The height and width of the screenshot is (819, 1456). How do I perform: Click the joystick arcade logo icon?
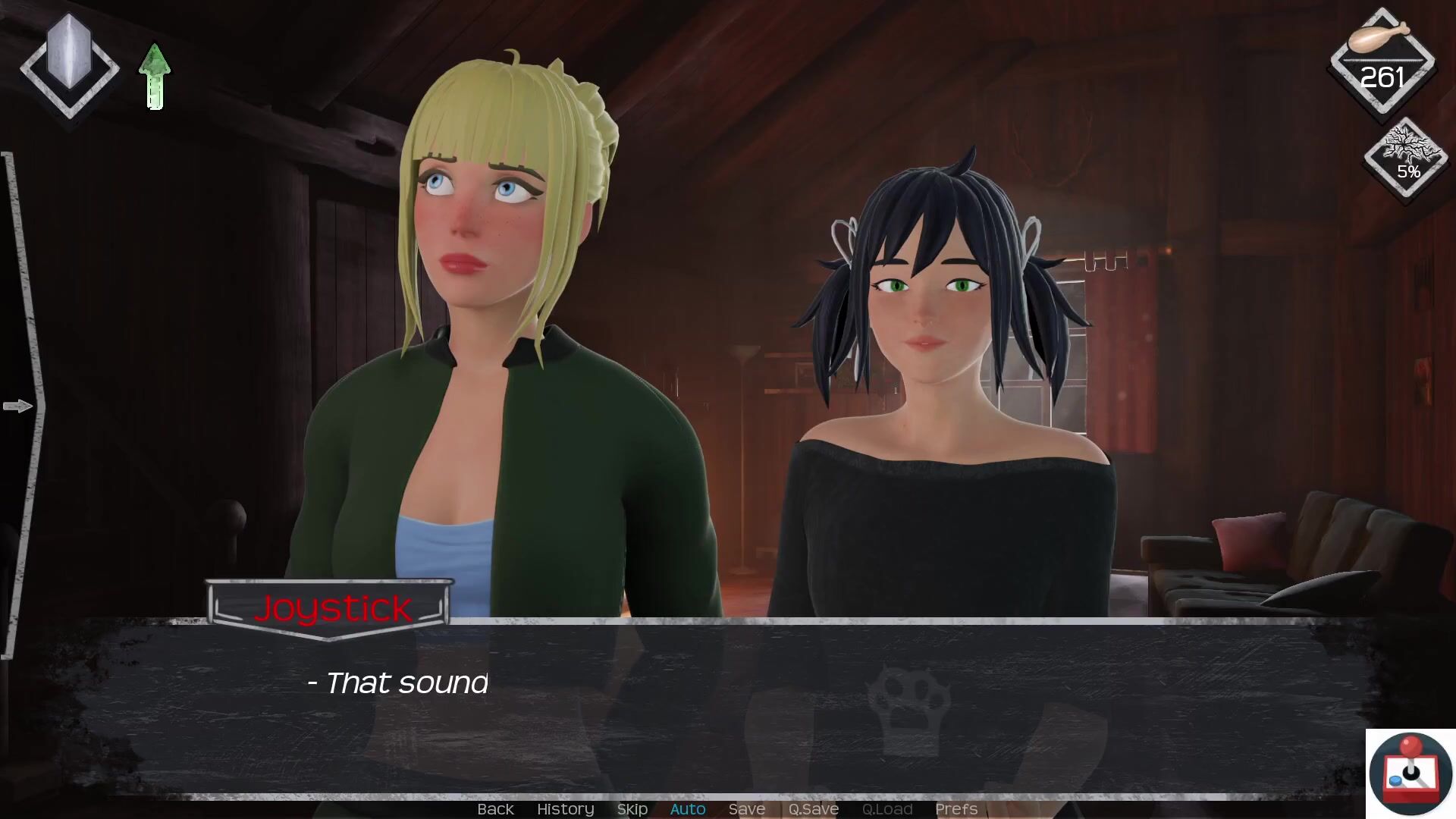pos(1410,773)
